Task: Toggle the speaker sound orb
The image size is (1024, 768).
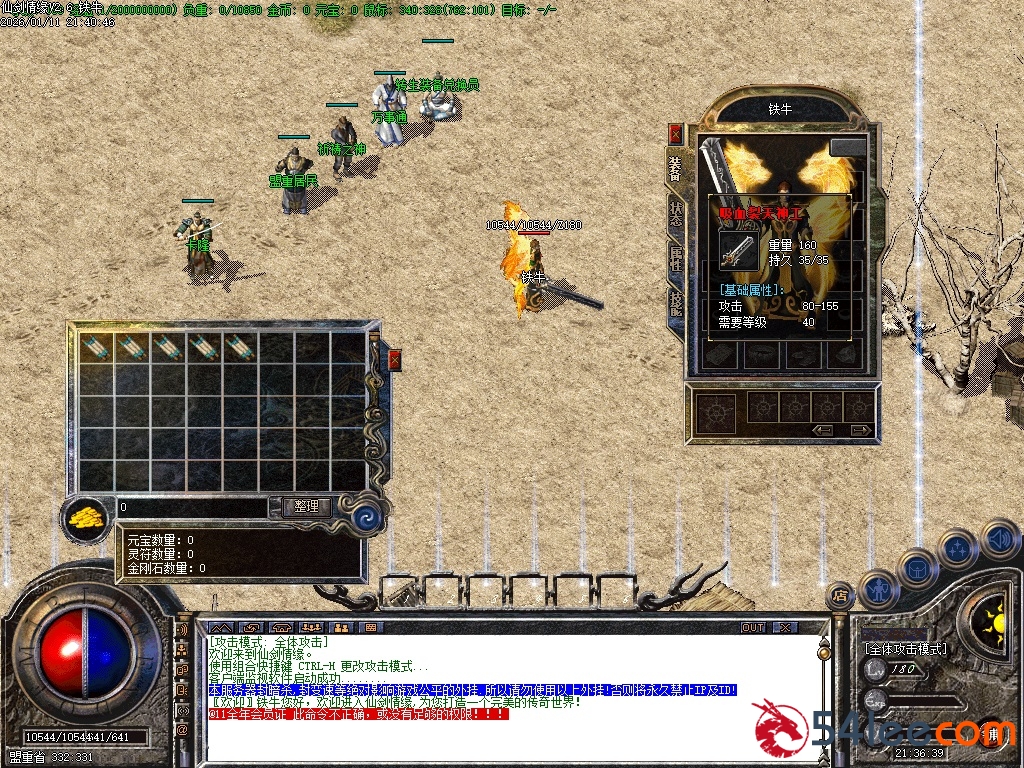Action: tap(999, 540)
